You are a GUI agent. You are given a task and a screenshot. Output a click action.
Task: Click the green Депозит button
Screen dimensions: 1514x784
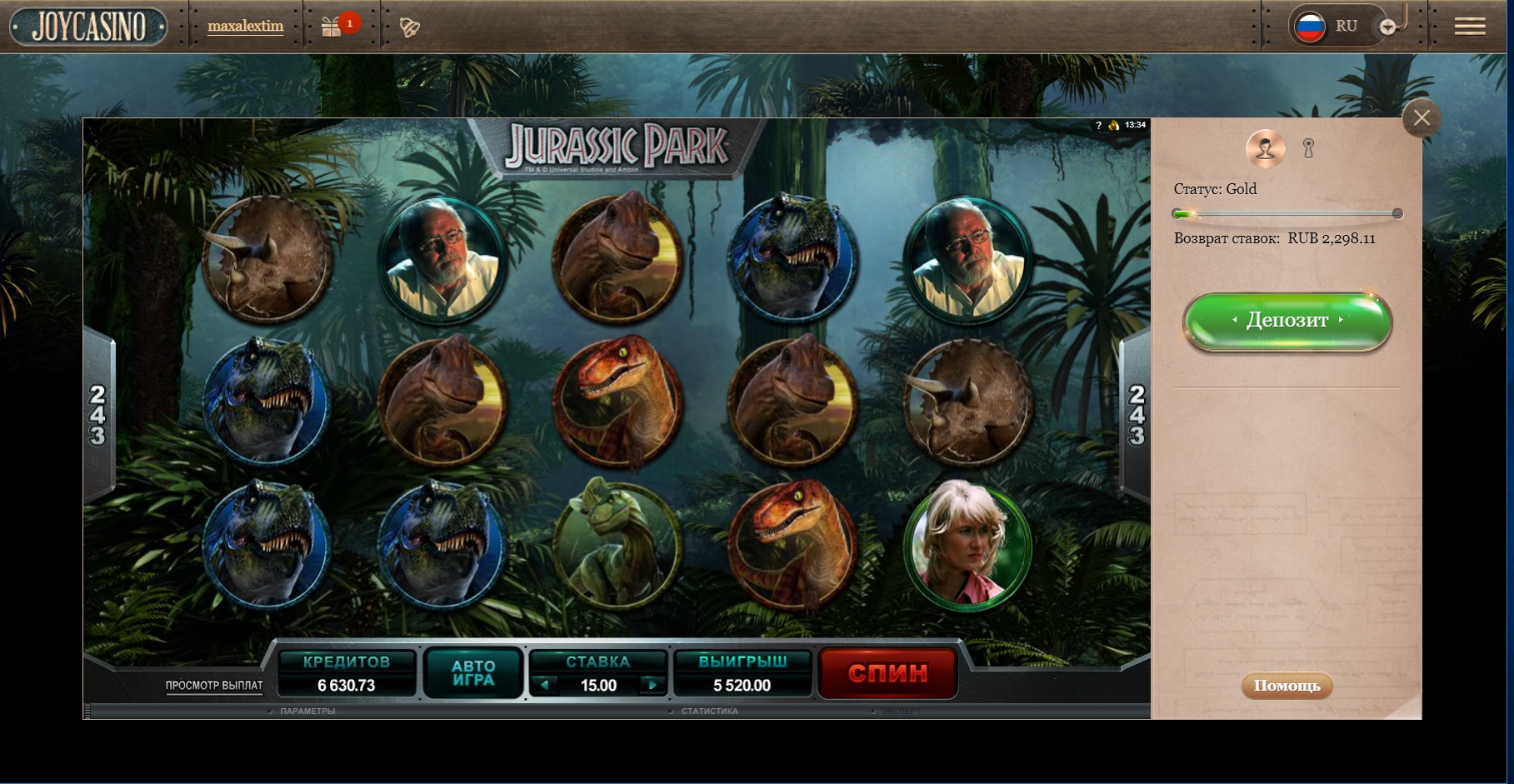[x=1287, y=321]
